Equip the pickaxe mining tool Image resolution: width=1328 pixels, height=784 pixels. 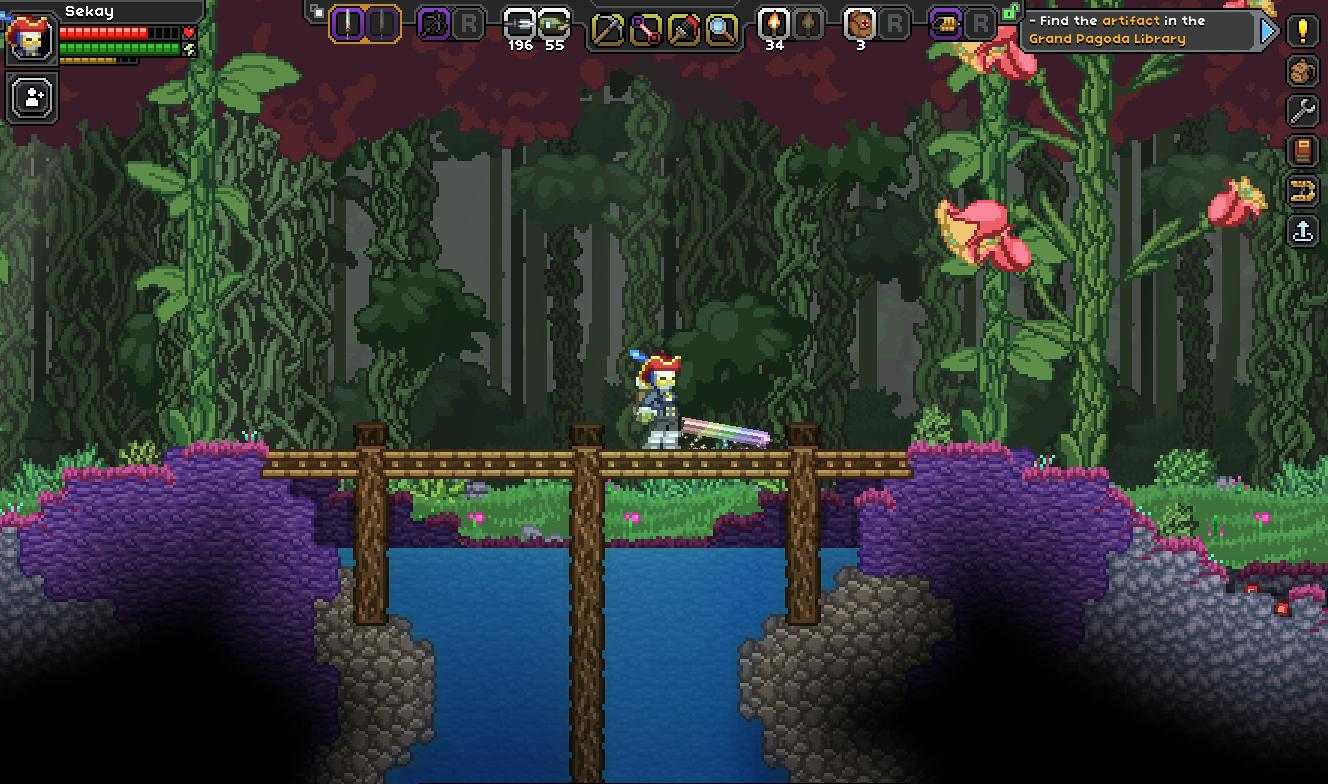606,28
